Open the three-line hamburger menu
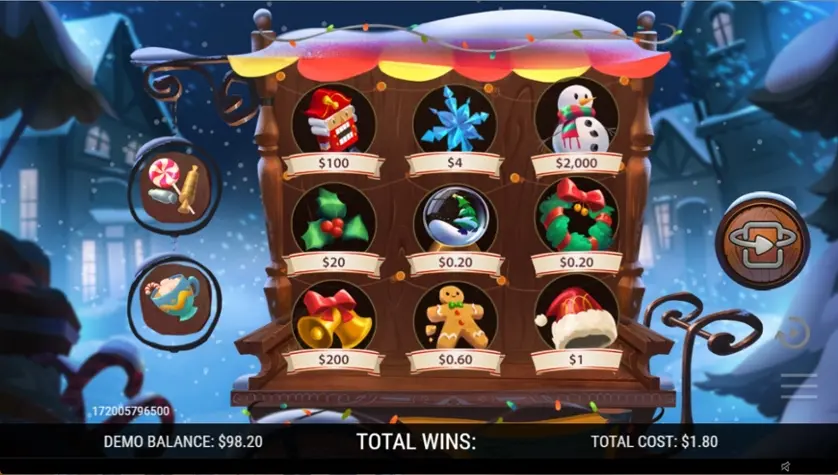Image resolution: width=838 pixels, height=475 pixels. pyautogui.click(x=799, y=385)
